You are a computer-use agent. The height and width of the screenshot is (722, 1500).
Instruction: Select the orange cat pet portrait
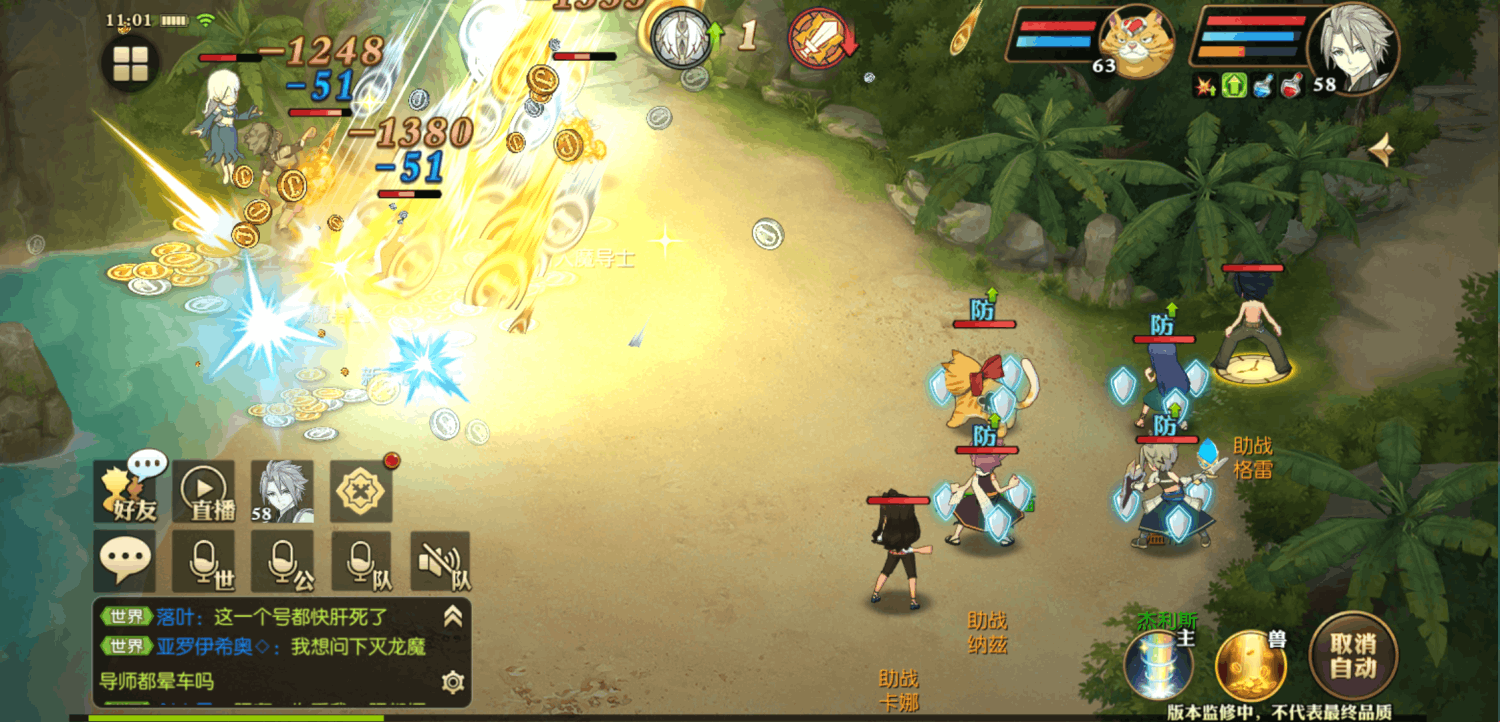click(1137, 42)
